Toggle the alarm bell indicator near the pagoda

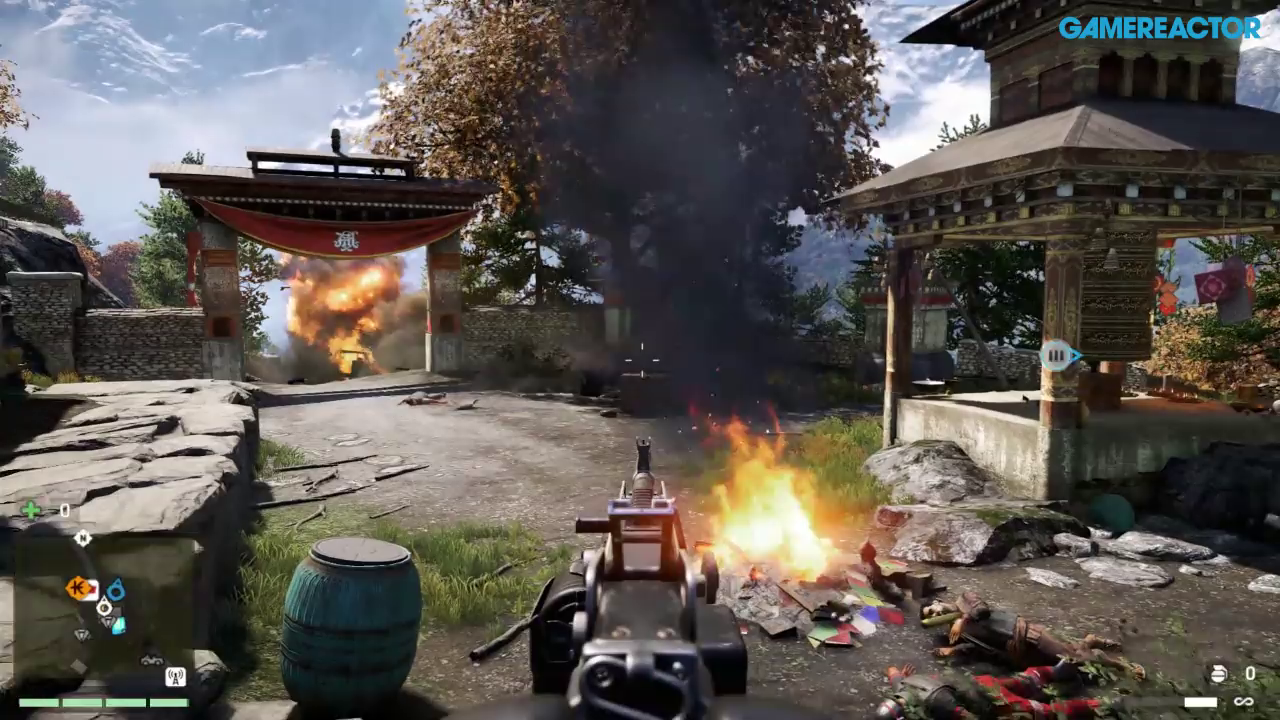(1056, 355)
